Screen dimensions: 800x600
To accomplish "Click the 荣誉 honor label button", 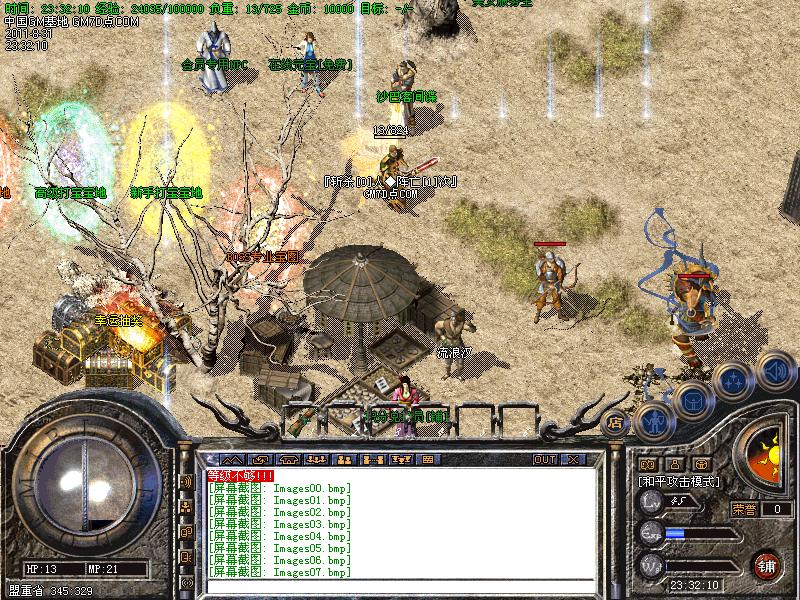I will tap(744, 509).
